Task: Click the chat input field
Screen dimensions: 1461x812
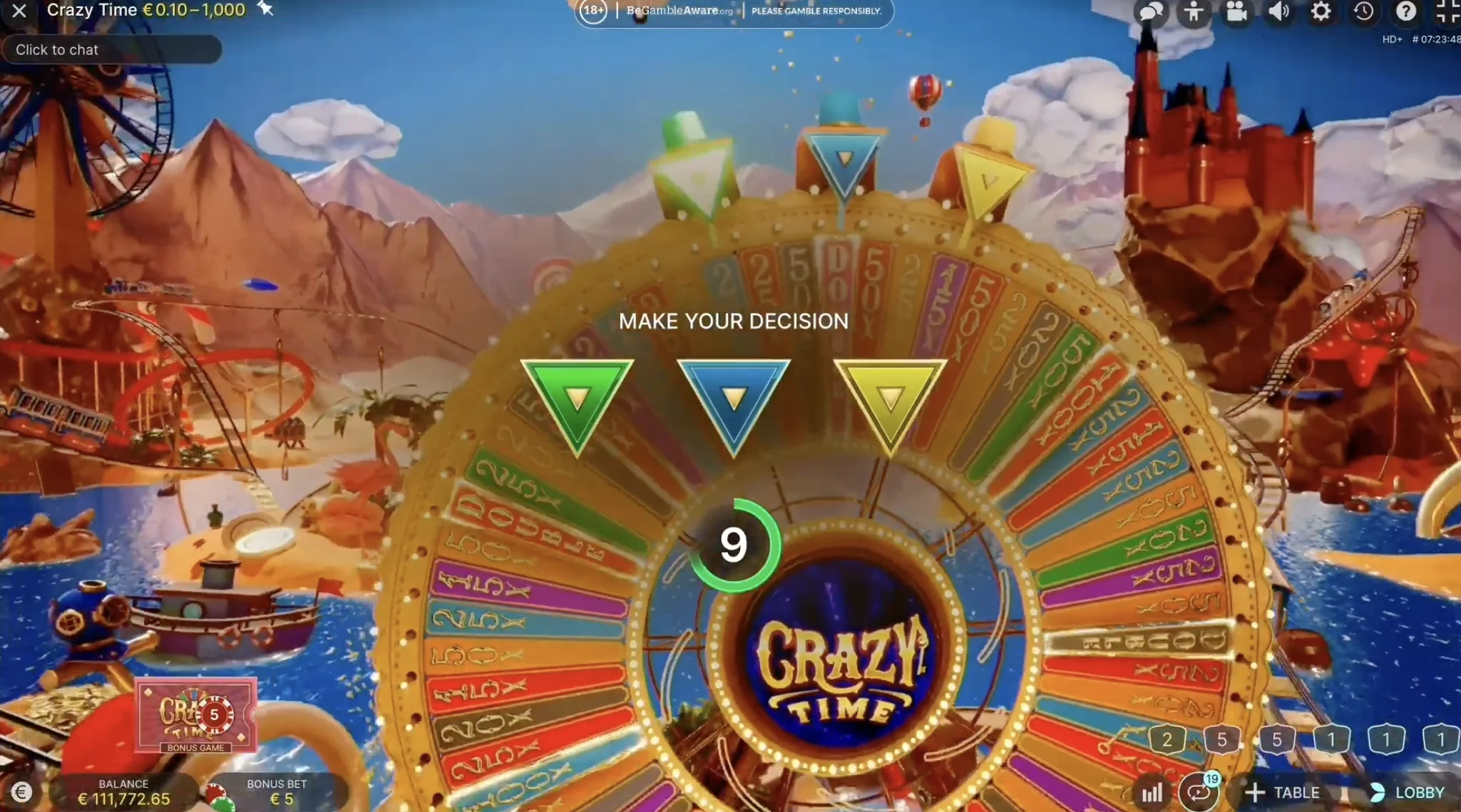Action: point(112,49)
